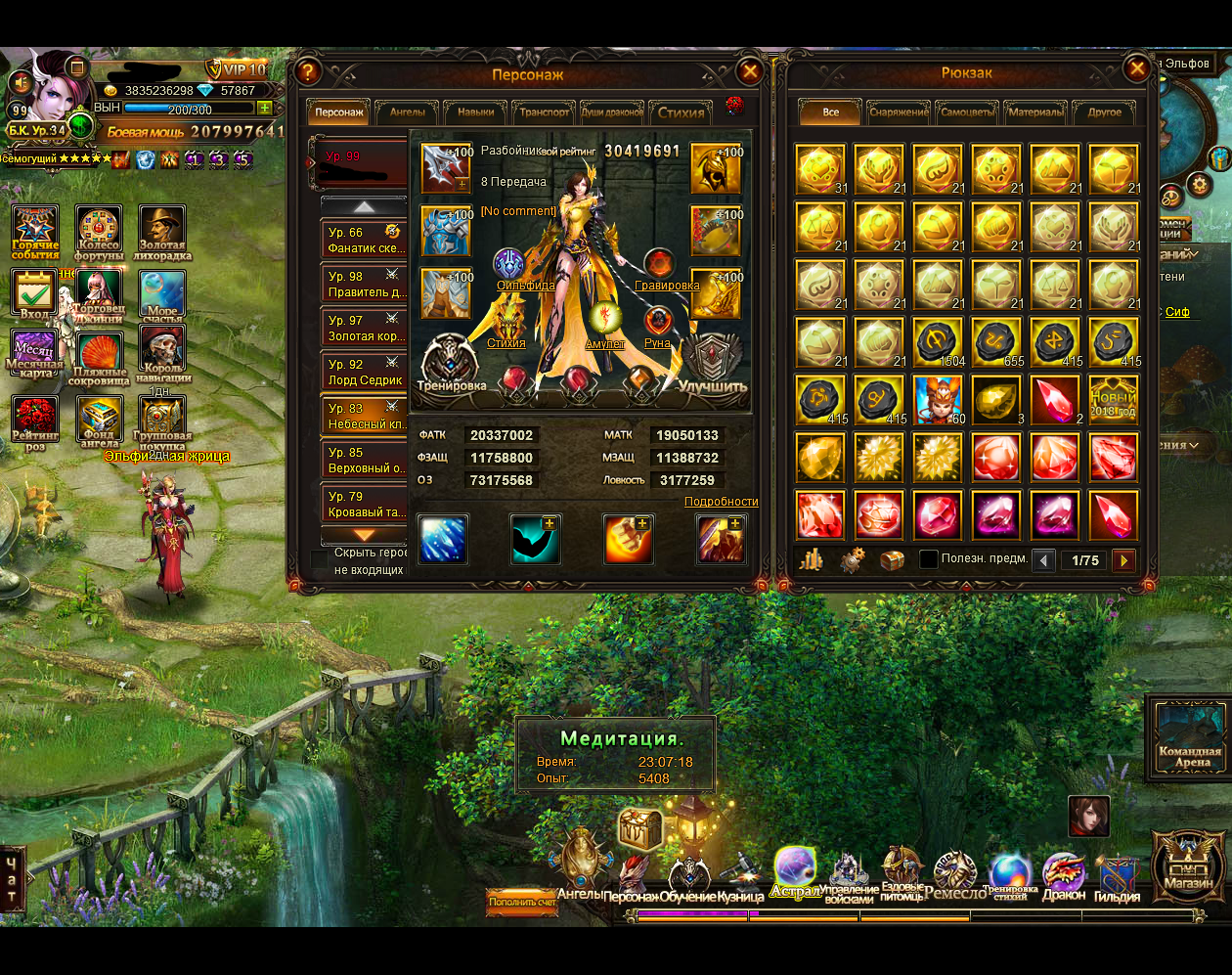The width and height of the screenshot is (1232, 975).
Task: Open the Гильдия menu
Action: 1117,876
